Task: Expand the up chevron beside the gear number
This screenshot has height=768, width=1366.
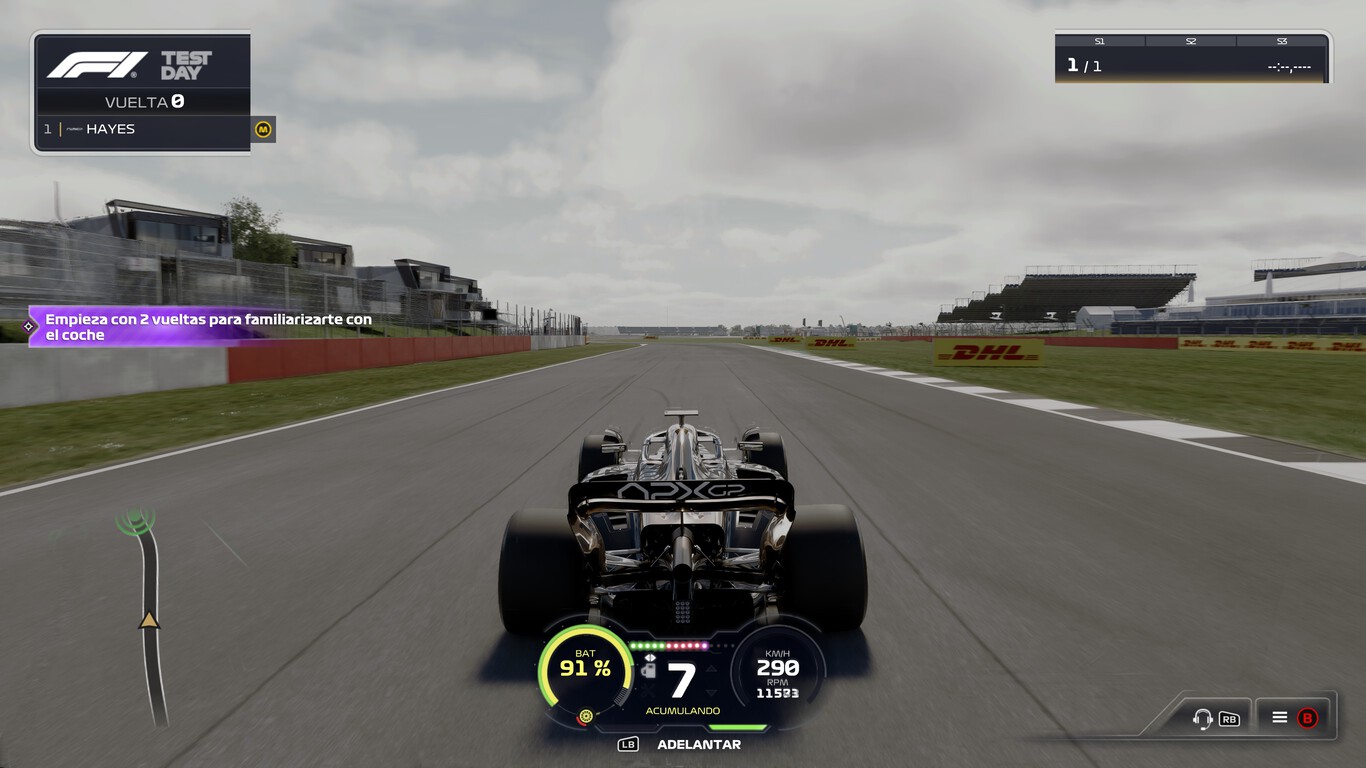Action: 711,669
